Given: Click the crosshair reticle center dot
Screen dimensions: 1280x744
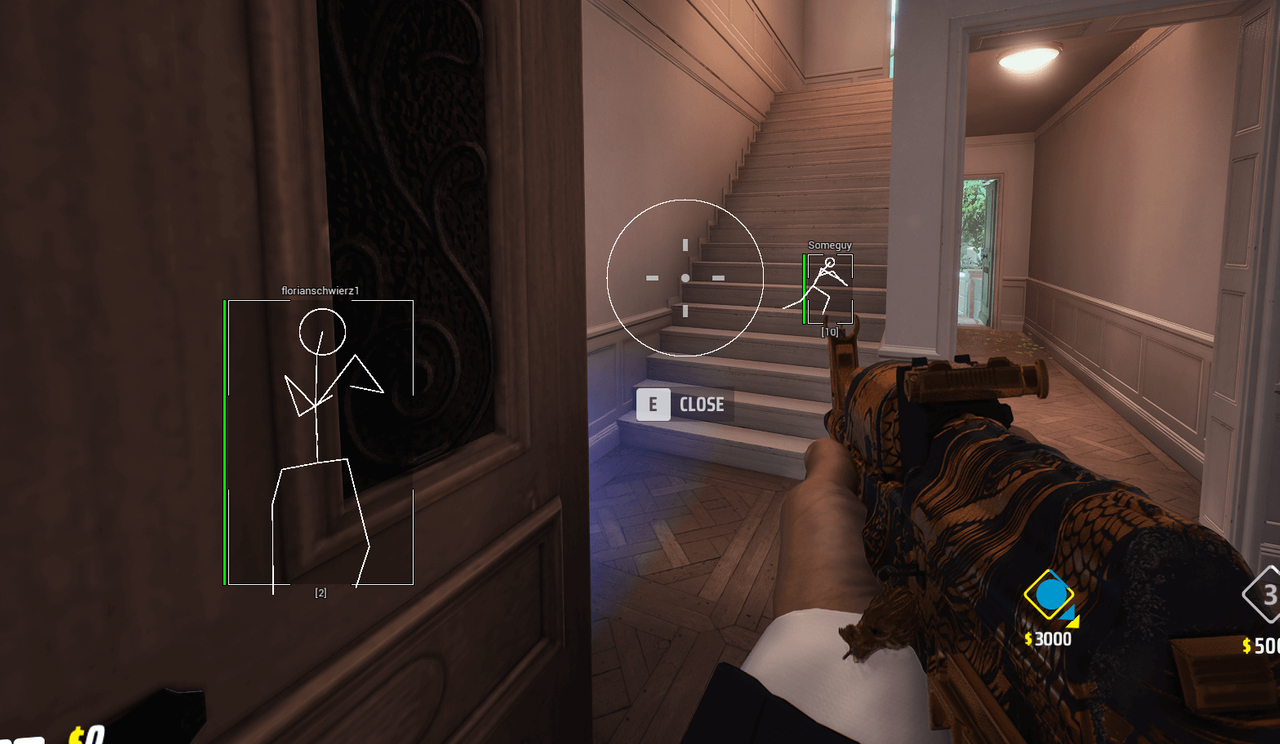Looking at the screenshot, I should 685,278.
